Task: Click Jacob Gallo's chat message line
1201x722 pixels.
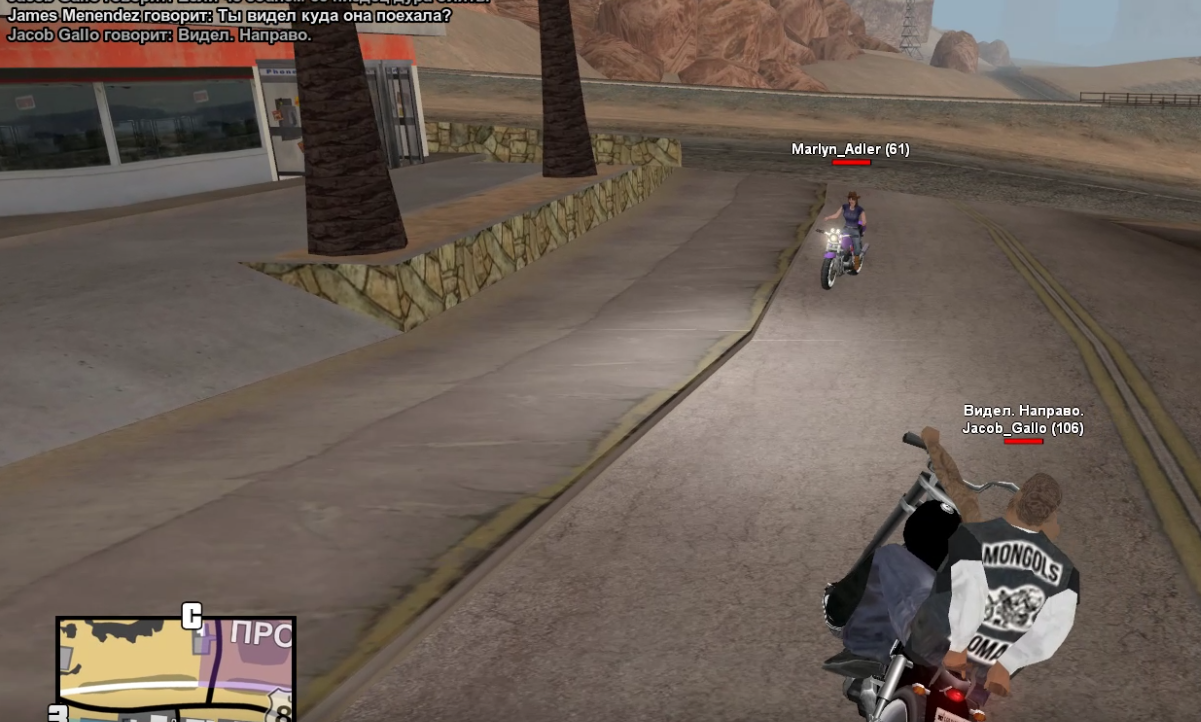Action: pos(160,34)
